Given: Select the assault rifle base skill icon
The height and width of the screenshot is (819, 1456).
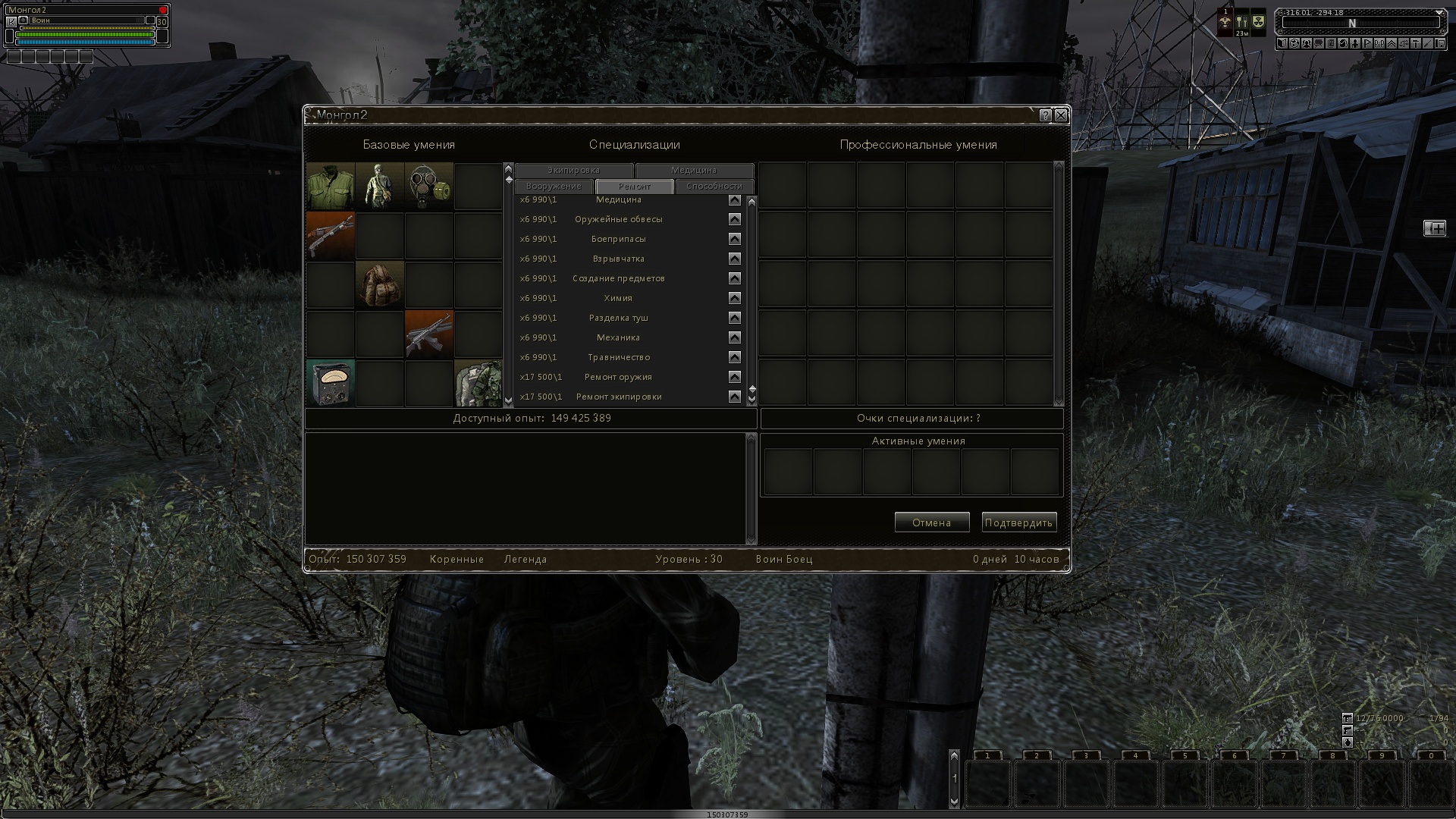Looking at the screenshot, I should tap(429, 334).
